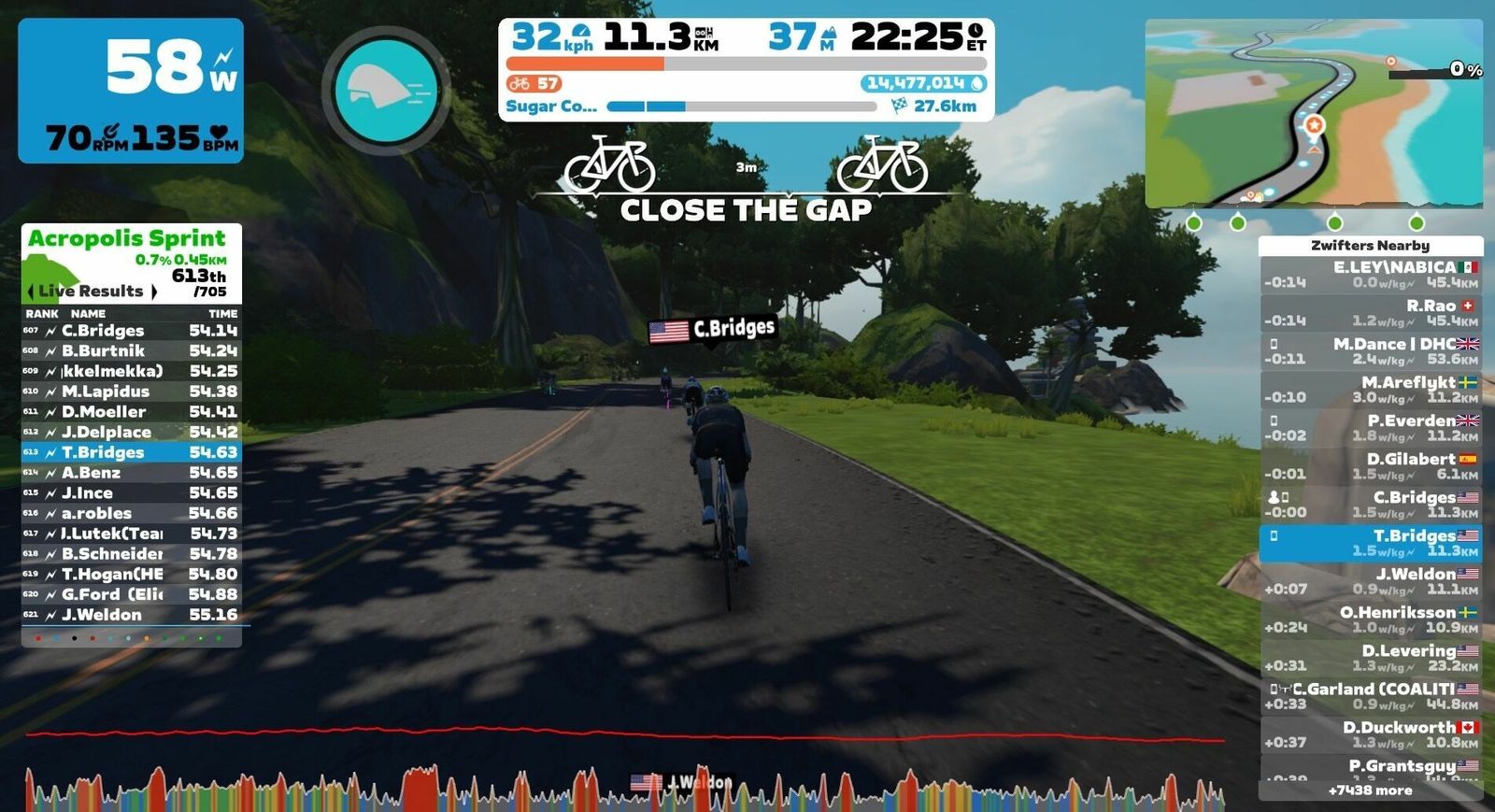Viewport: 1495px width, 812px height.
Task: Click the left arrow beside Live Results
Action: [31, 292]
